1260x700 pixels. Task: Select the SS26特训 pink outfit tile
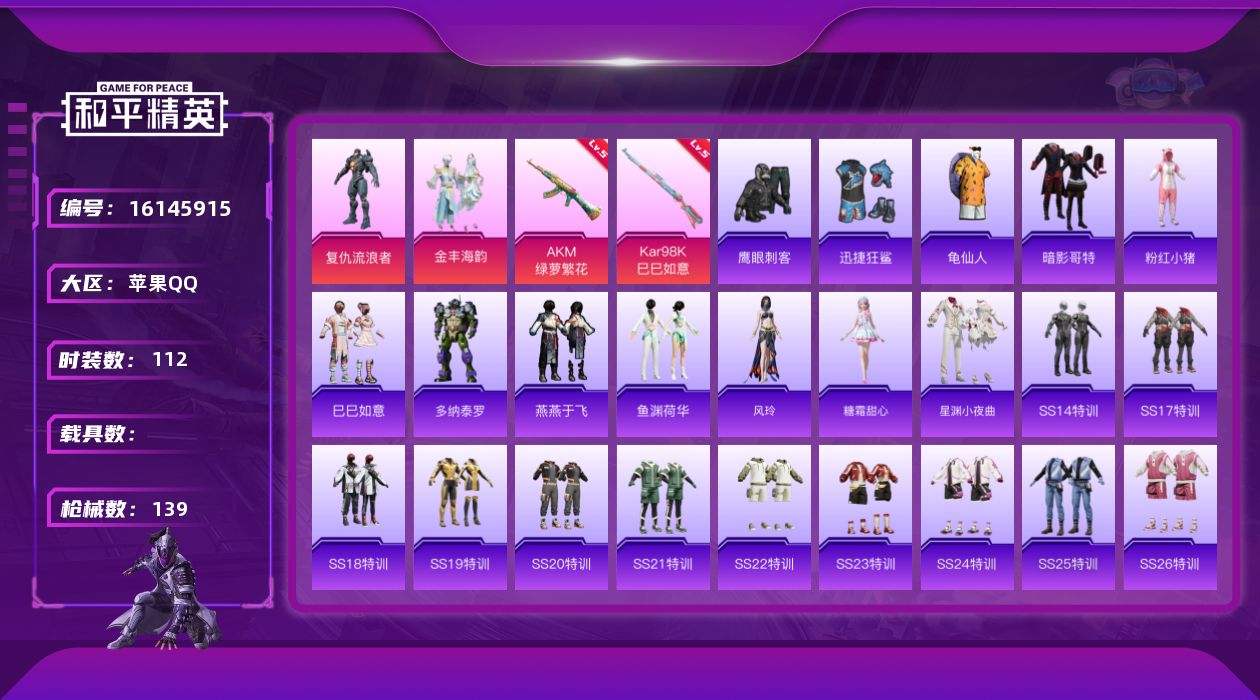point(1170,517)
